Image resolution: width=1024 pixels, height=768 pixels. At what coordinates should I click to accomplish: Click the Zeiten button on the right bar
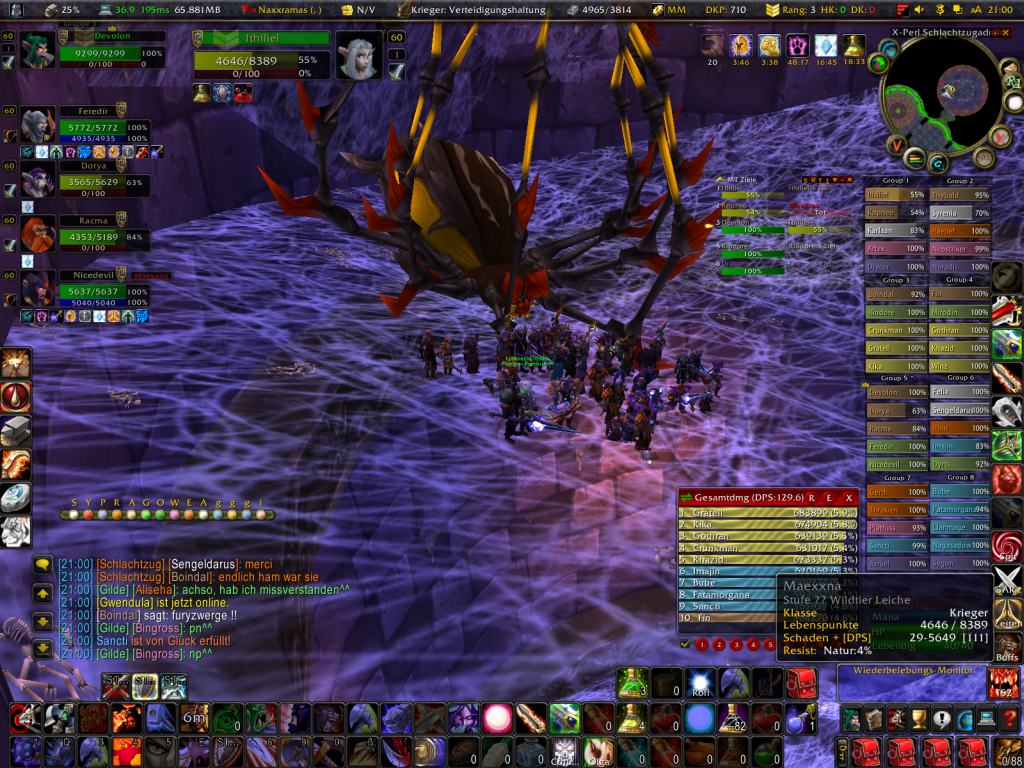tap(1007, 618)
